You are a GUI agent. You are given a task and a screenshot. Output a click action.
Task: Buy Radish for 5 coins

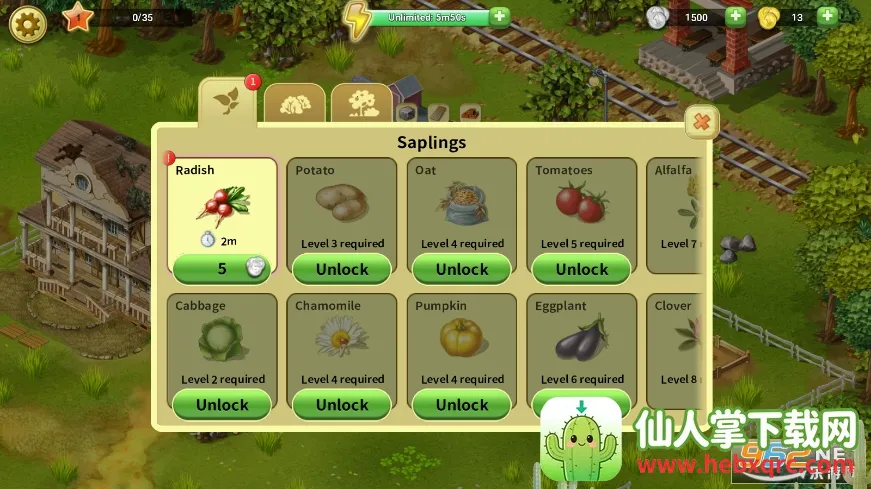click(x=222, y=268)
